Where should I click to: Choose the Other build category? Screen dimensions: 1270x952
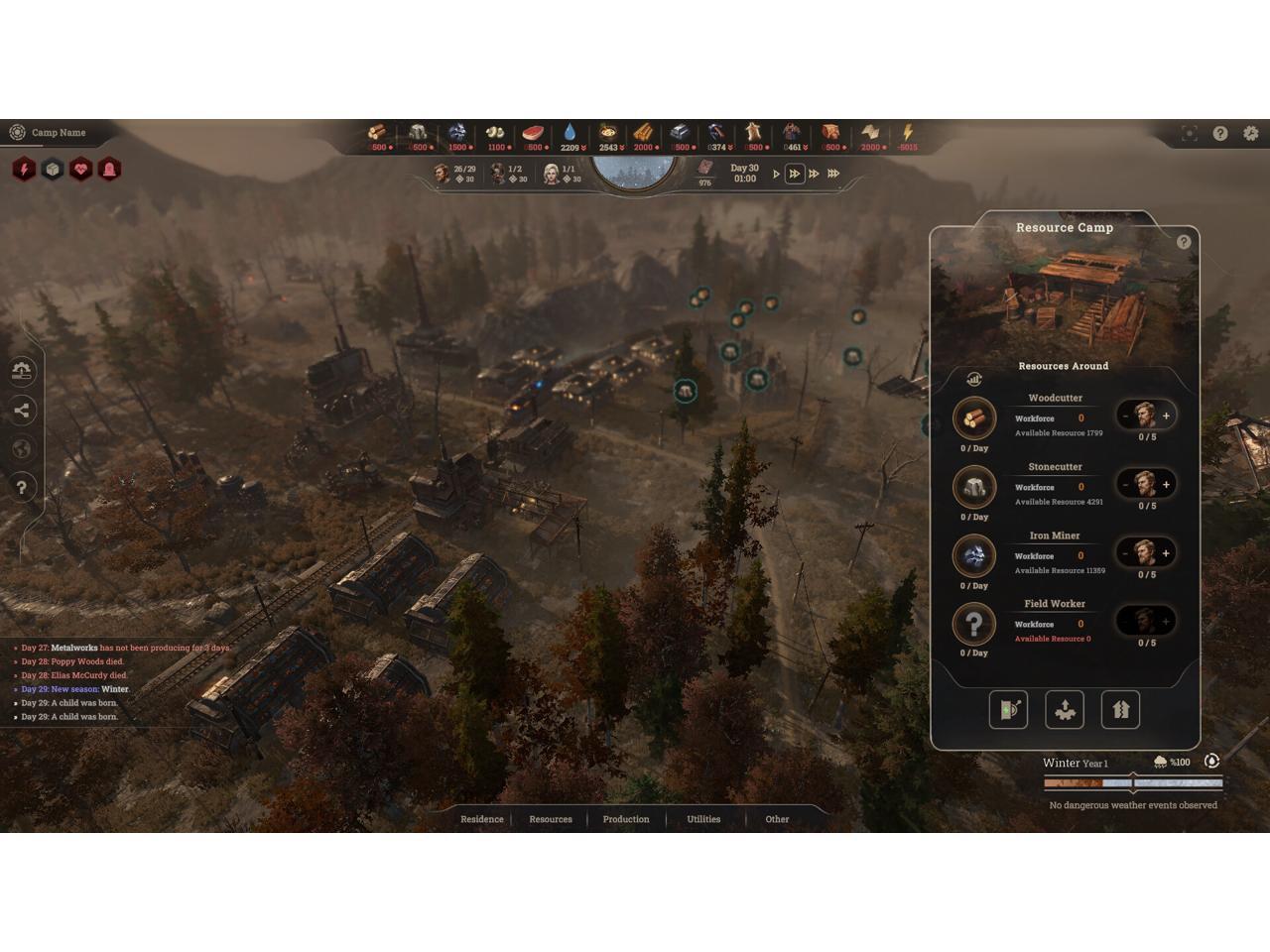tap(777, 819)
